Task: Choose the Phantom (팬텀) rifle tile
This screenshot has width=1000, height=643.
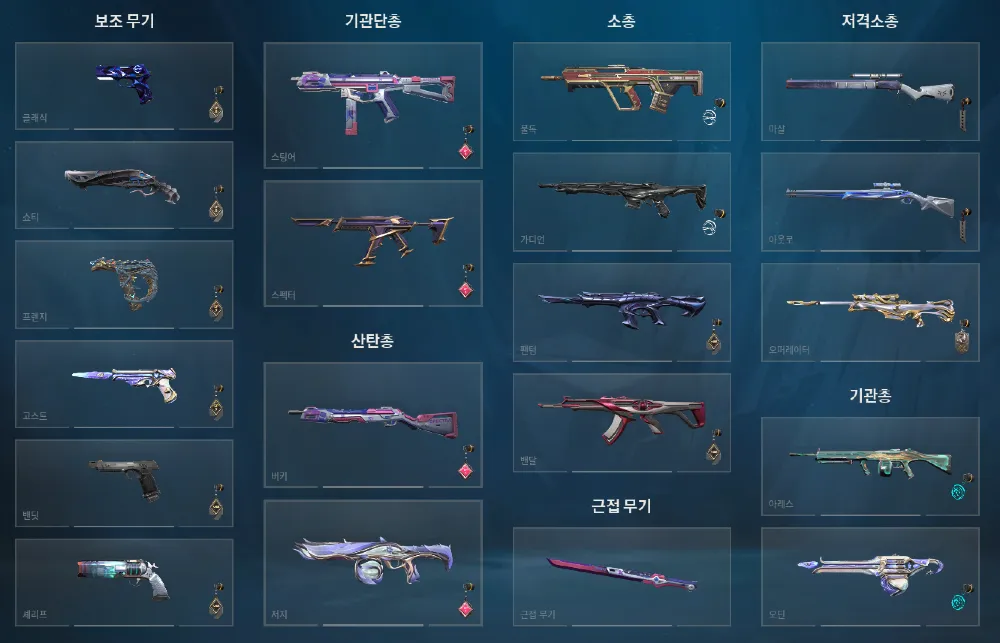Action: [x=622, y=312]
